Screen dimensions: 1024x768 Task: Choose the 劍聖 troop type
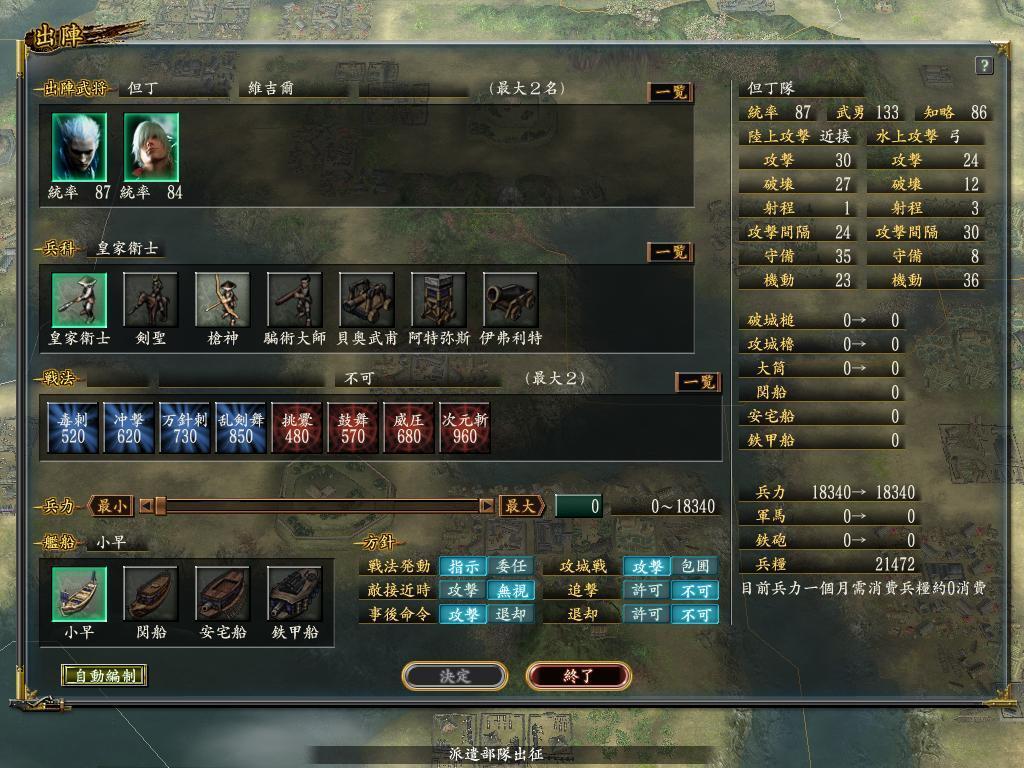[151, 299]
